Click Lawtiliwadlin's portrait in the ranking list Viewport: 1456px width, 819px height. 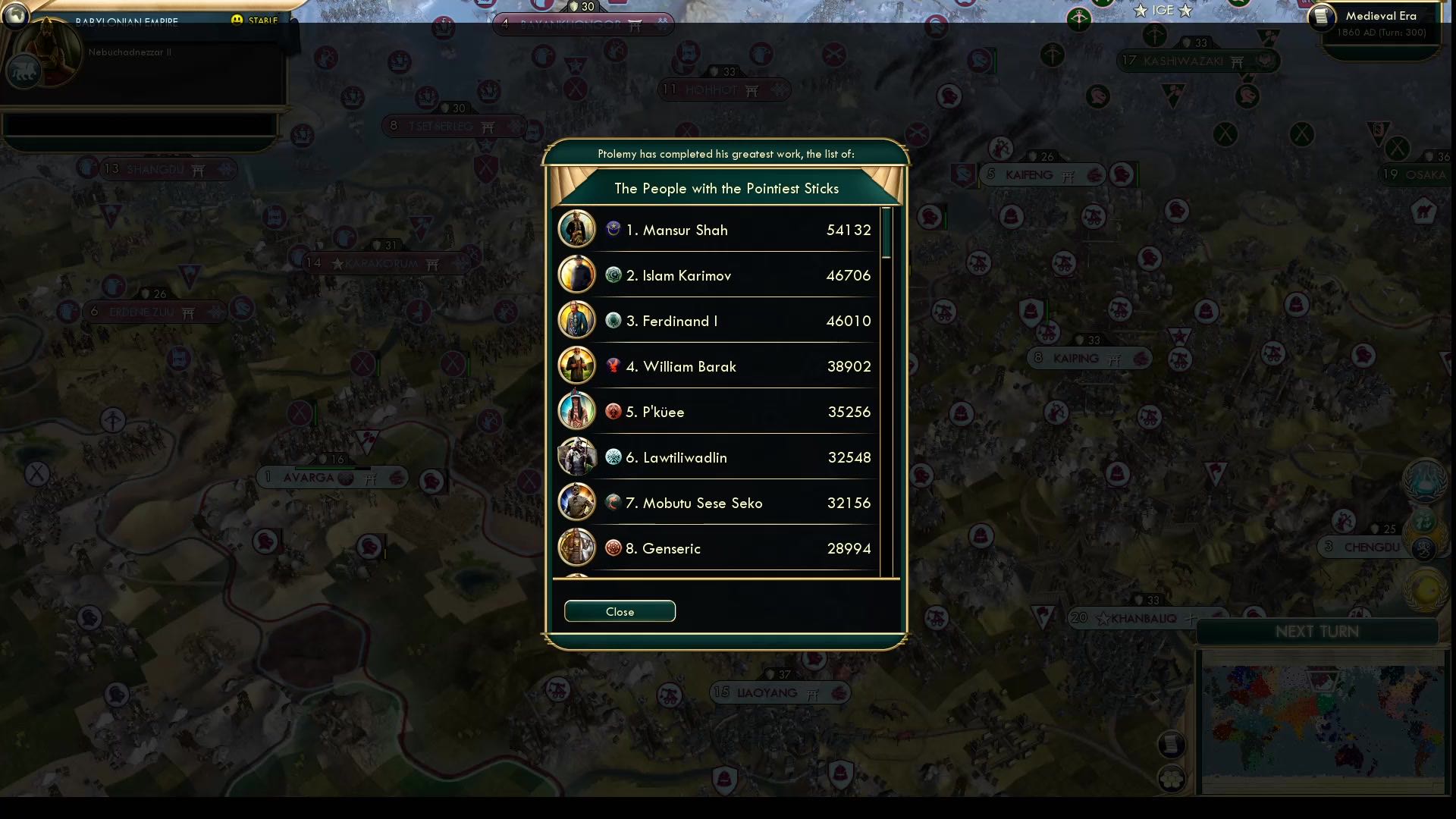(x=577, y=457)
